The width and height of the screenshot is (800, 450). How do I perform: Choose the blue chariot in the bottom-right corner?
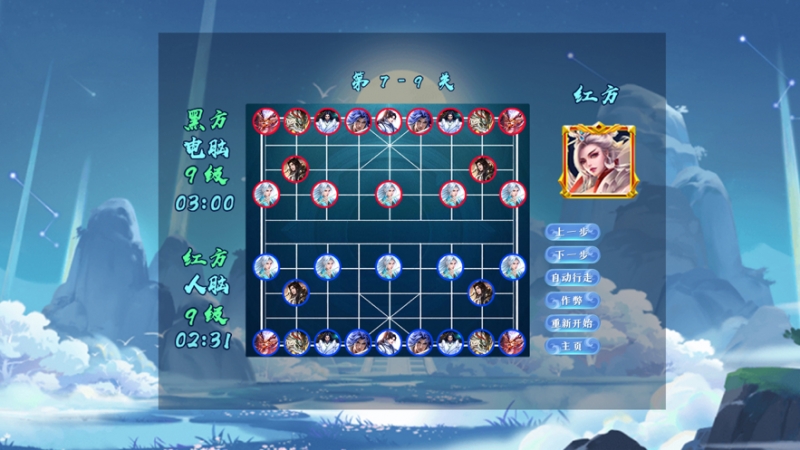pyautogui.click(x=512, y=342)
